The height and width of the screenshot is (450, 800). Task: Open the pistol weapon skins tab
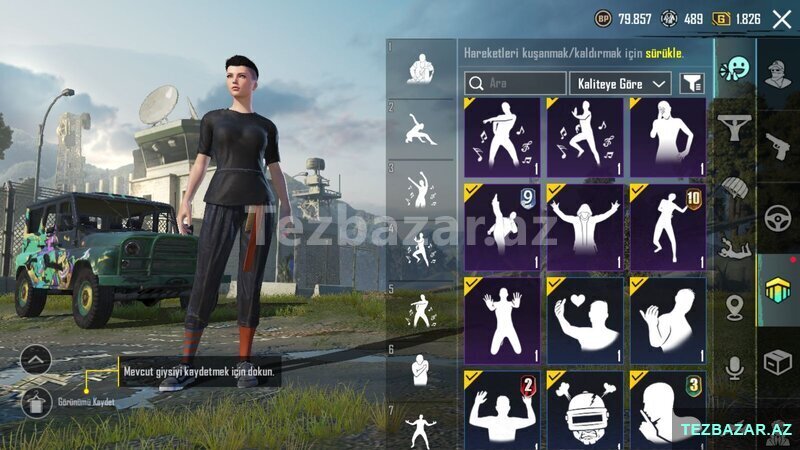(x=777, y=143)
